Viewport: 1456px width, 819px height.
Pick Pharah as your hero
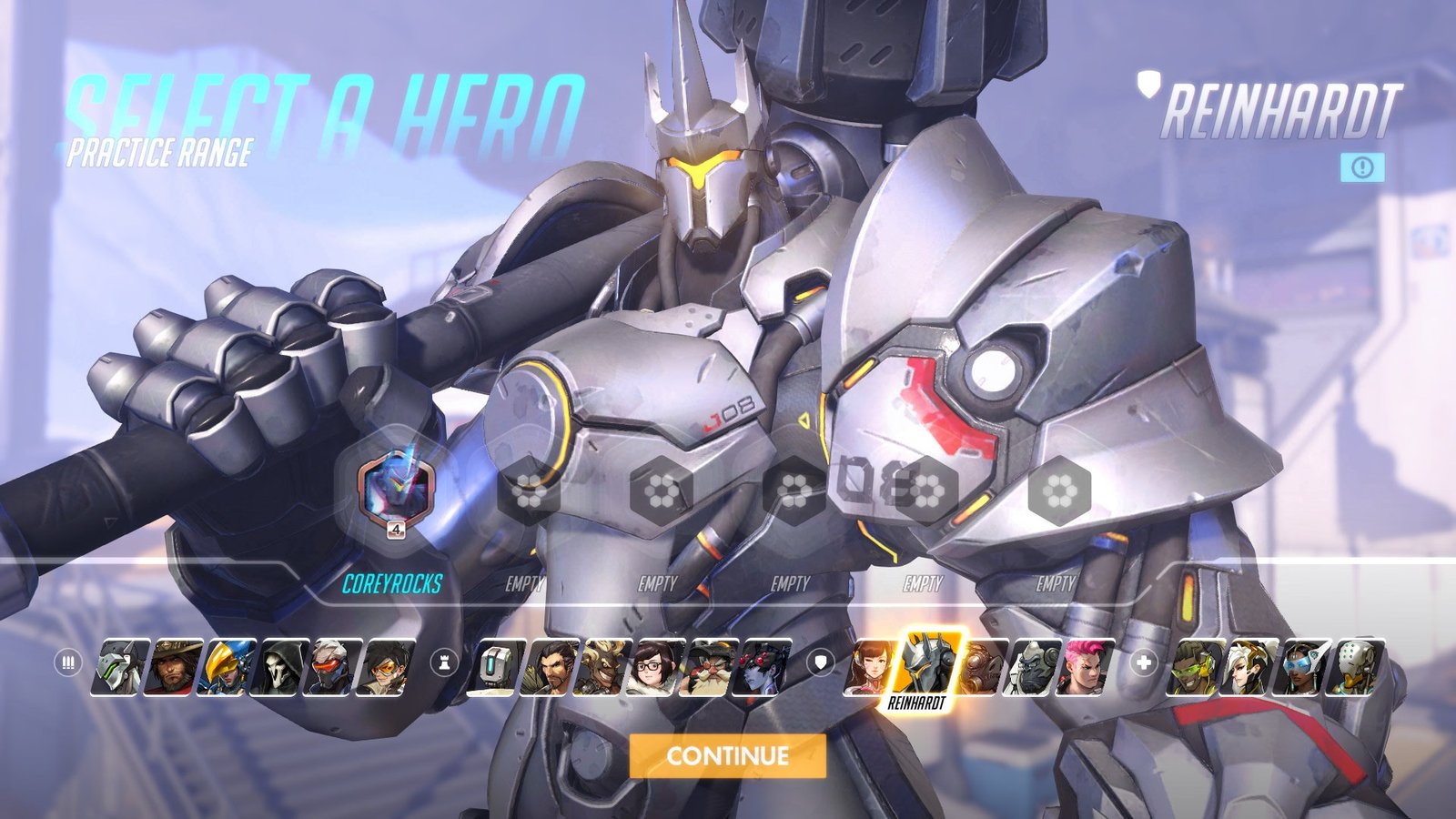coord(228,667)
